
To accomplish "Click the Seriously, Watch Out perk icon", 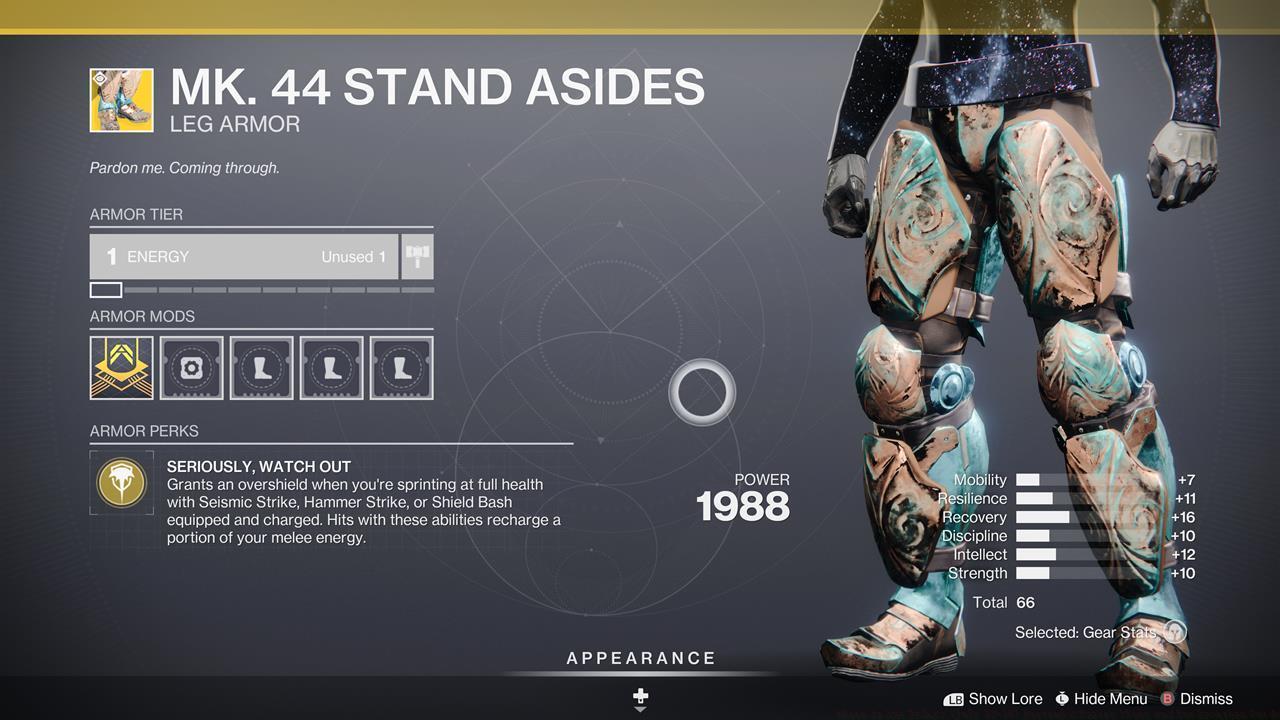I will coord(121,483).
